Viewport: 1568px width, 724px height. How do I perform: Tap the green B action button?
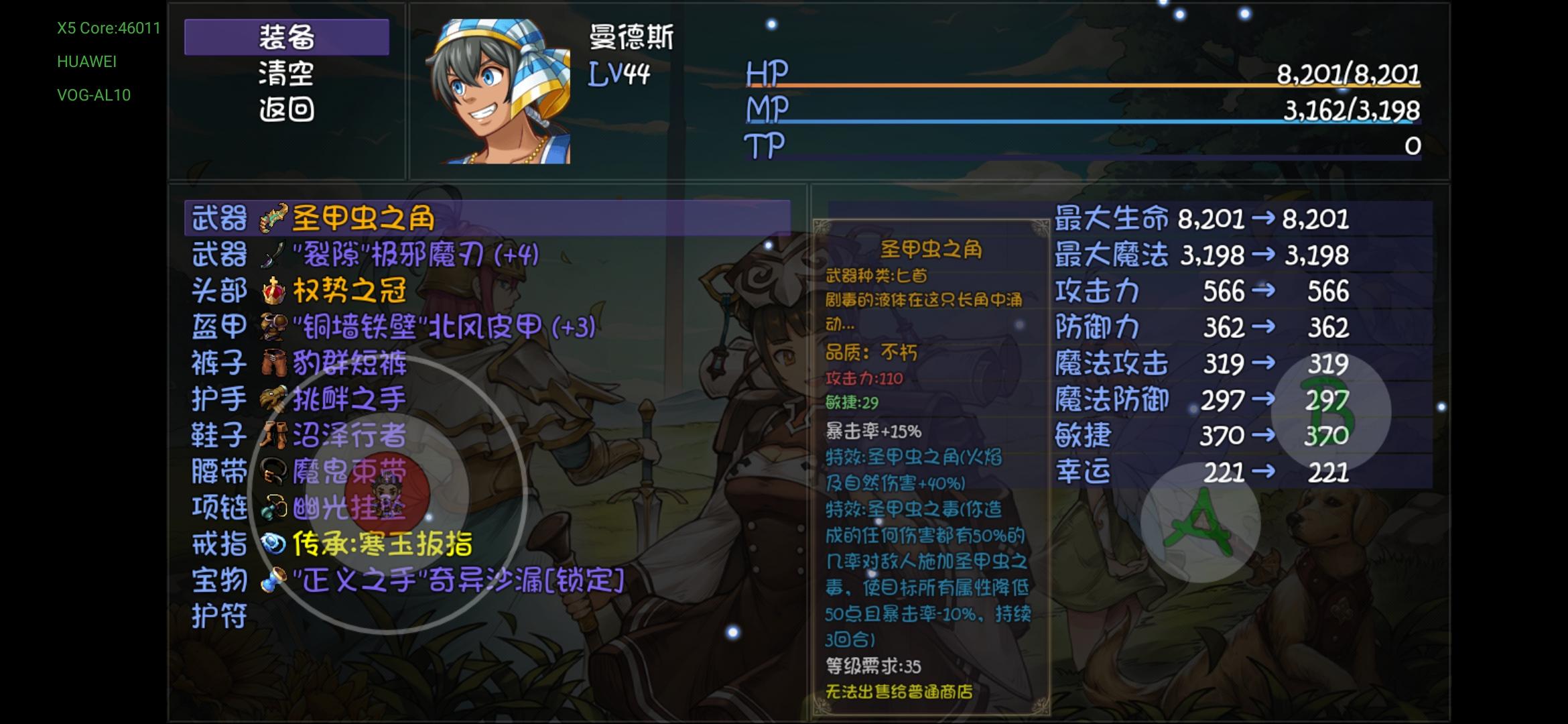(x=1330, y=414)
